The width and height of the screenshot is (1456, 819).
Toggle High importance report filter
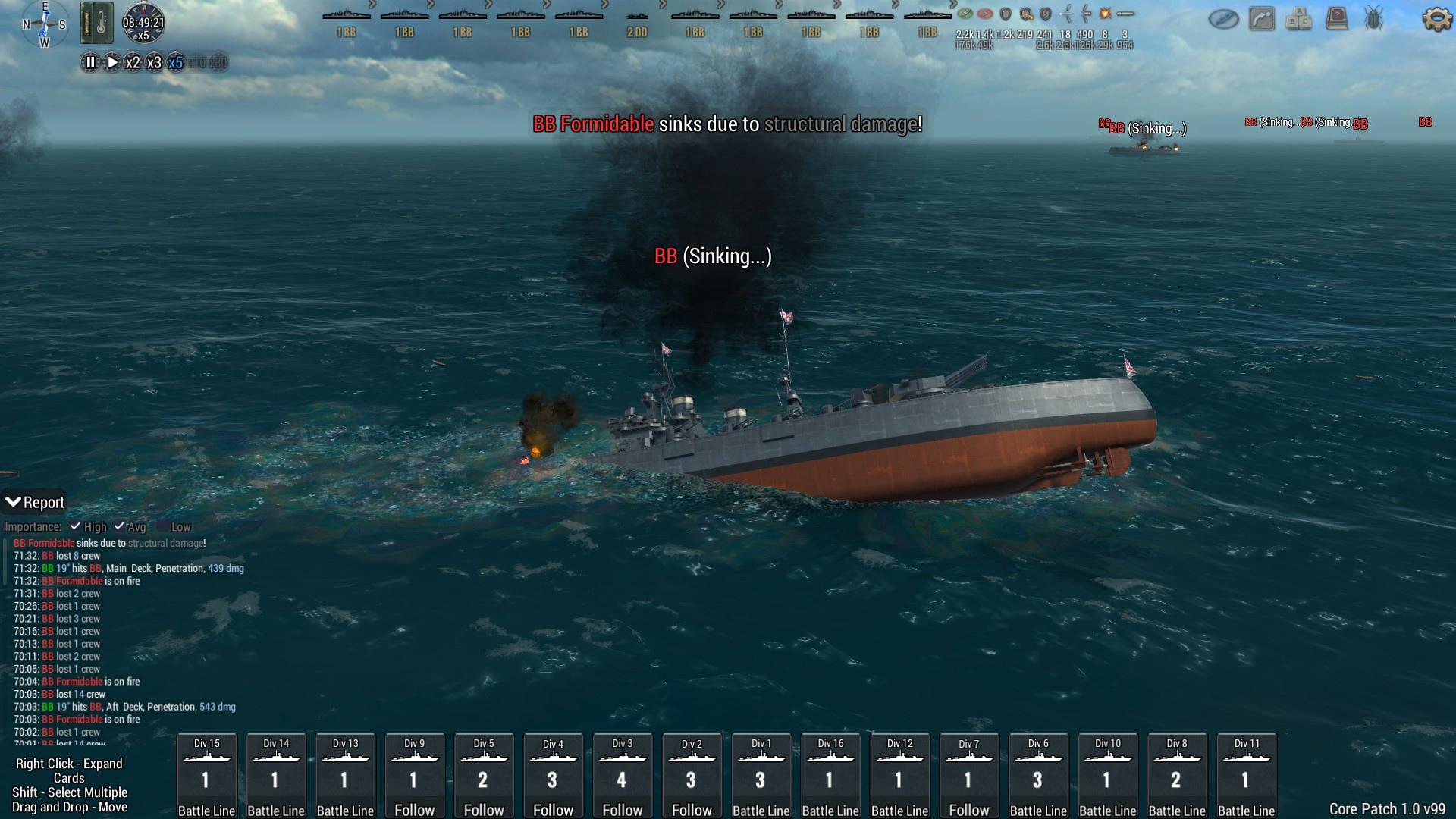pos(76,526)
